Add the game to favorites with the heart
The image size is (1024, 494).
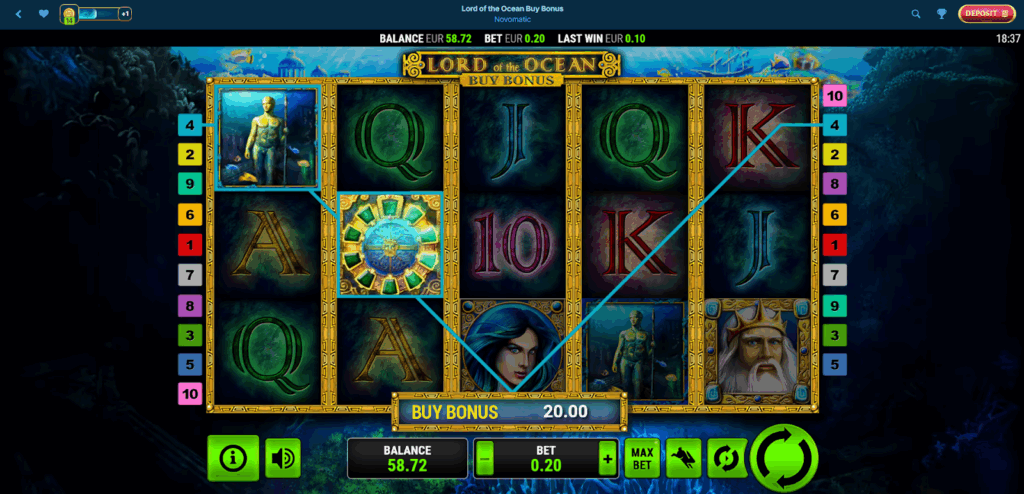coord(43,14)
